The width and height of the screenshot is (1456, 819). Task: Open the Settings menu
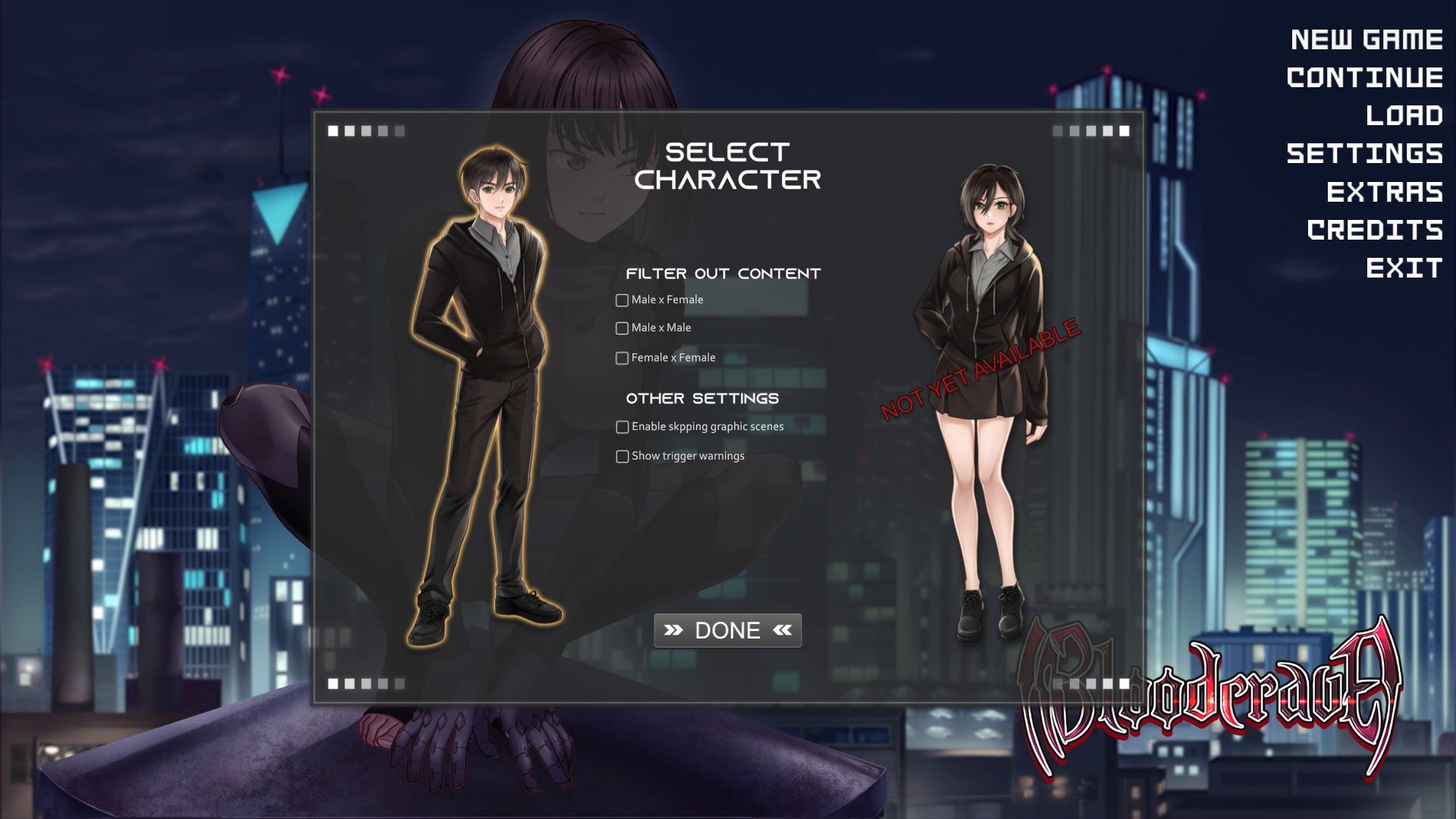pyautogui.click(x=1364, y=154)
